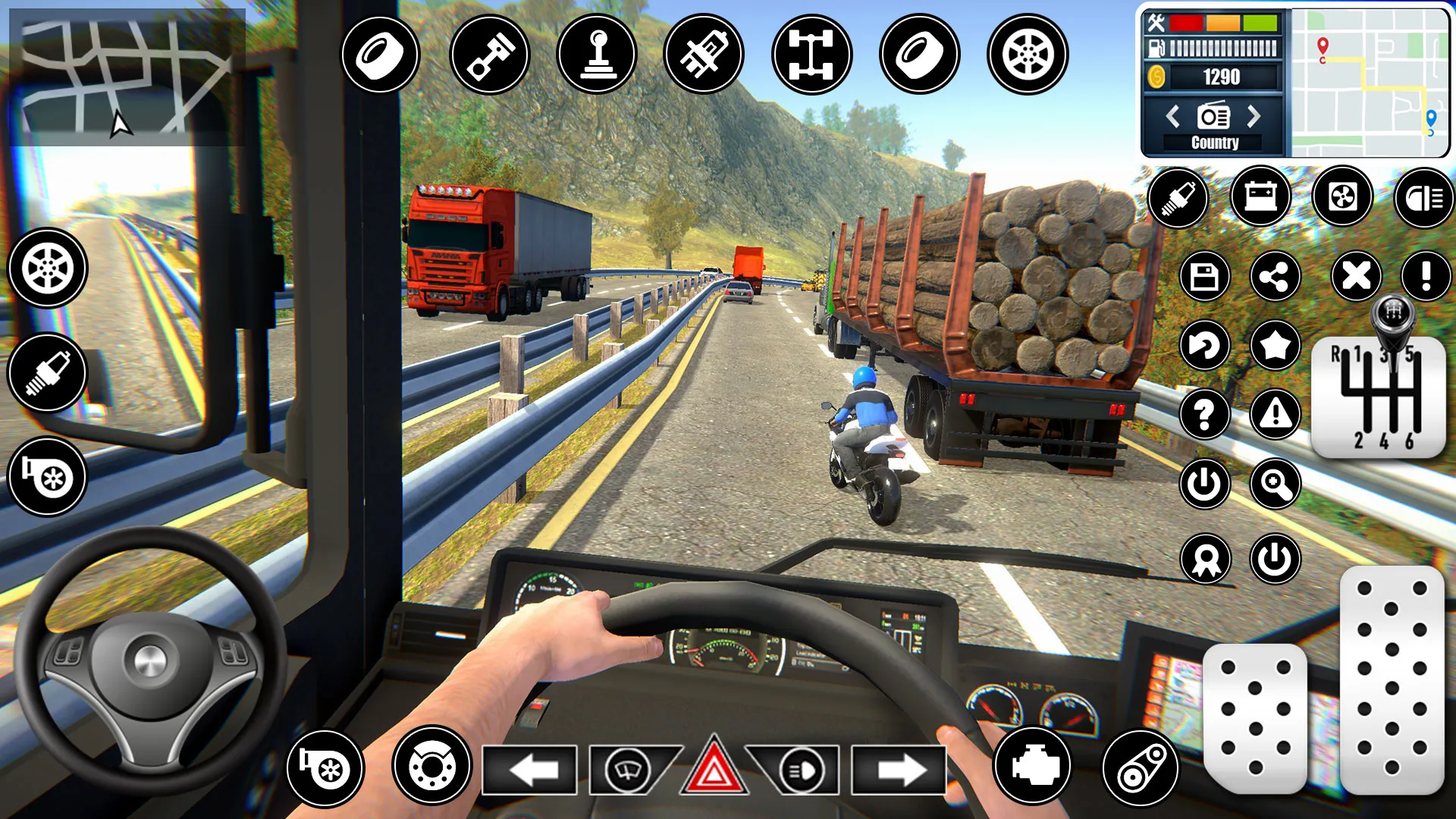
Task: Open the radiator fan icon
Action: [1345, 198]
